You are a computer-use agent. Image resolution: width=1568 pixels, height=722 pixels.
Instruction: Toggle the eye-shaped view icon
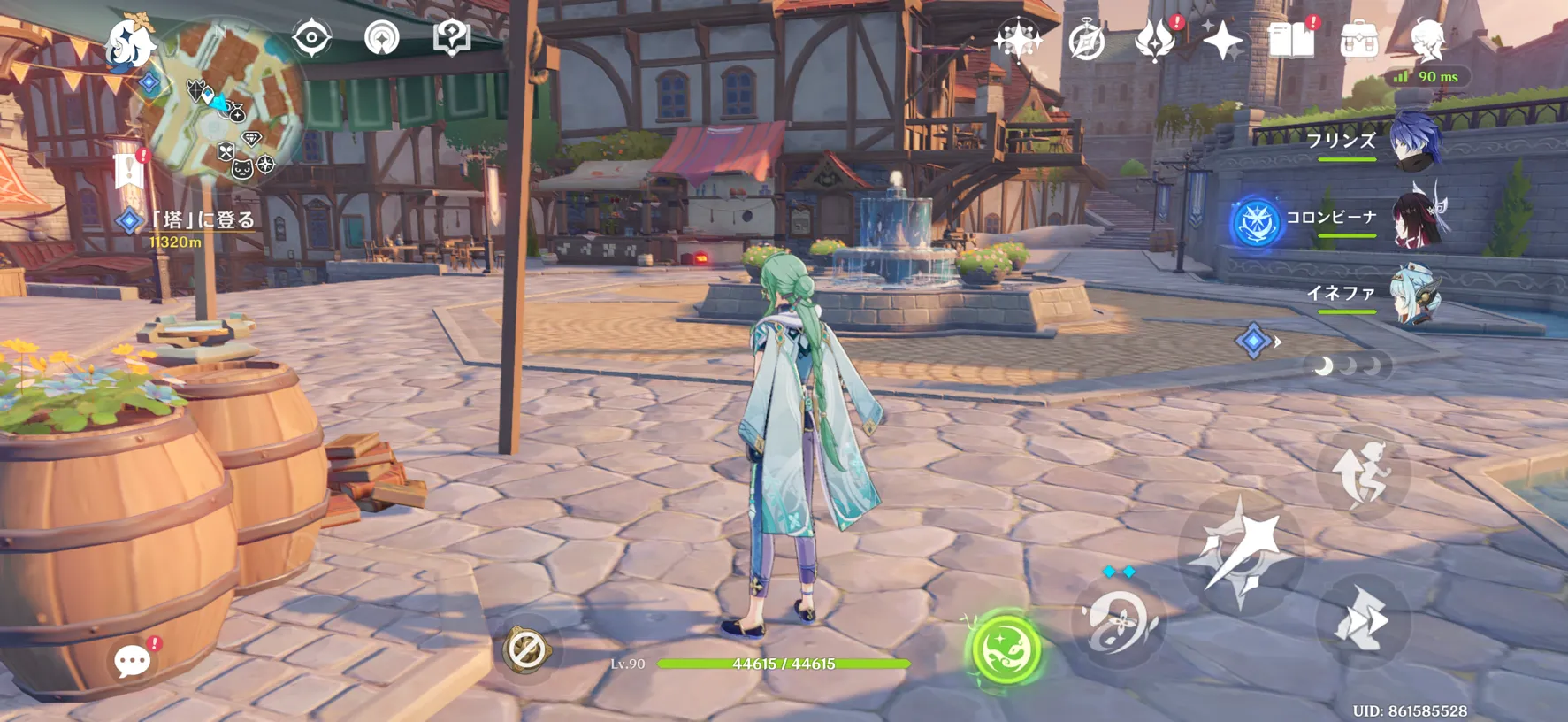click(x=312, y=38)
